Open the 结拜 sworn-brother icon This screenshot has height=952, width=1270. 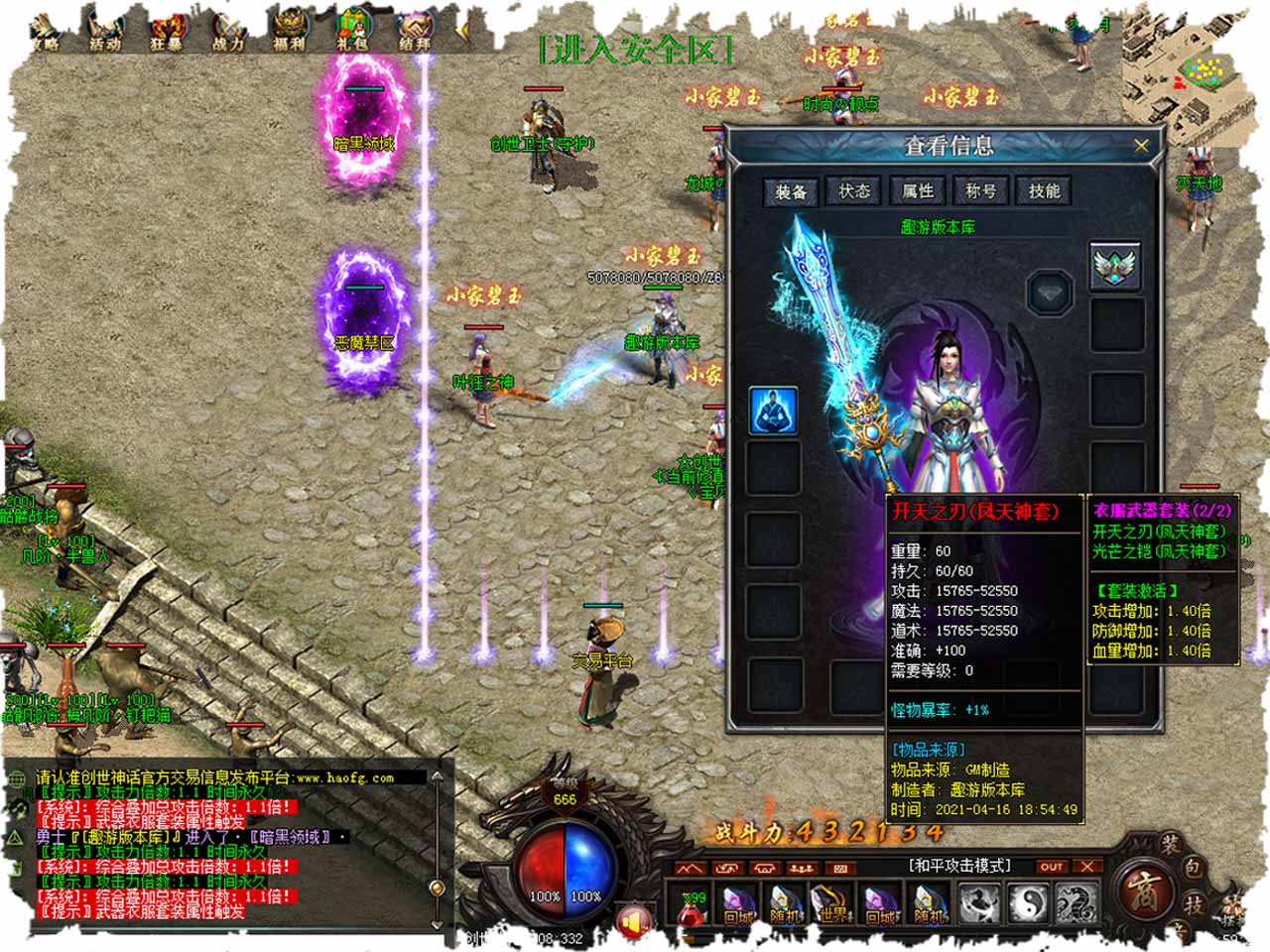pos(415,30)
